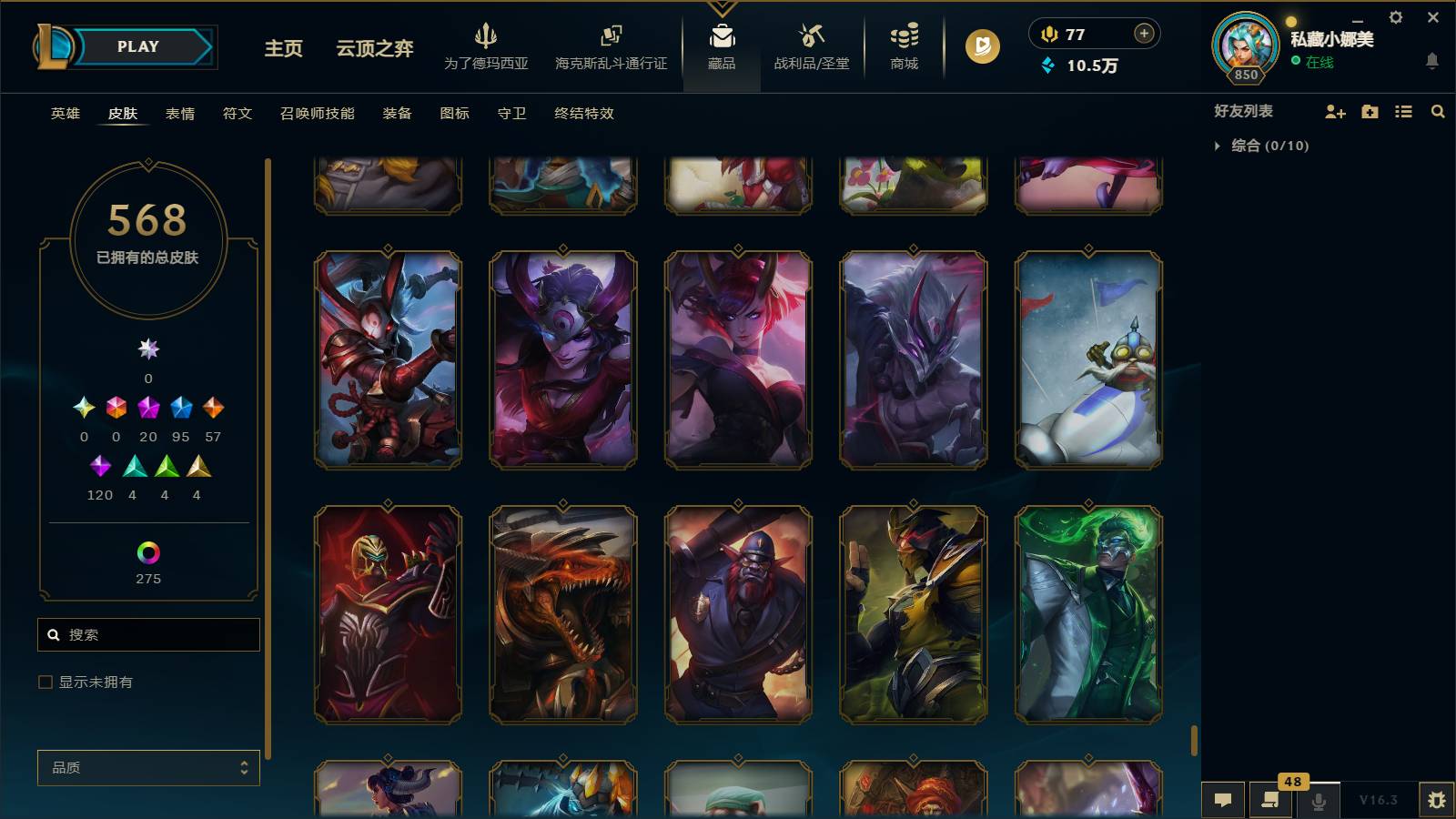1456x819 pixels.
Task: Toggle the friend list view icon
Action: click(1404, 111)
